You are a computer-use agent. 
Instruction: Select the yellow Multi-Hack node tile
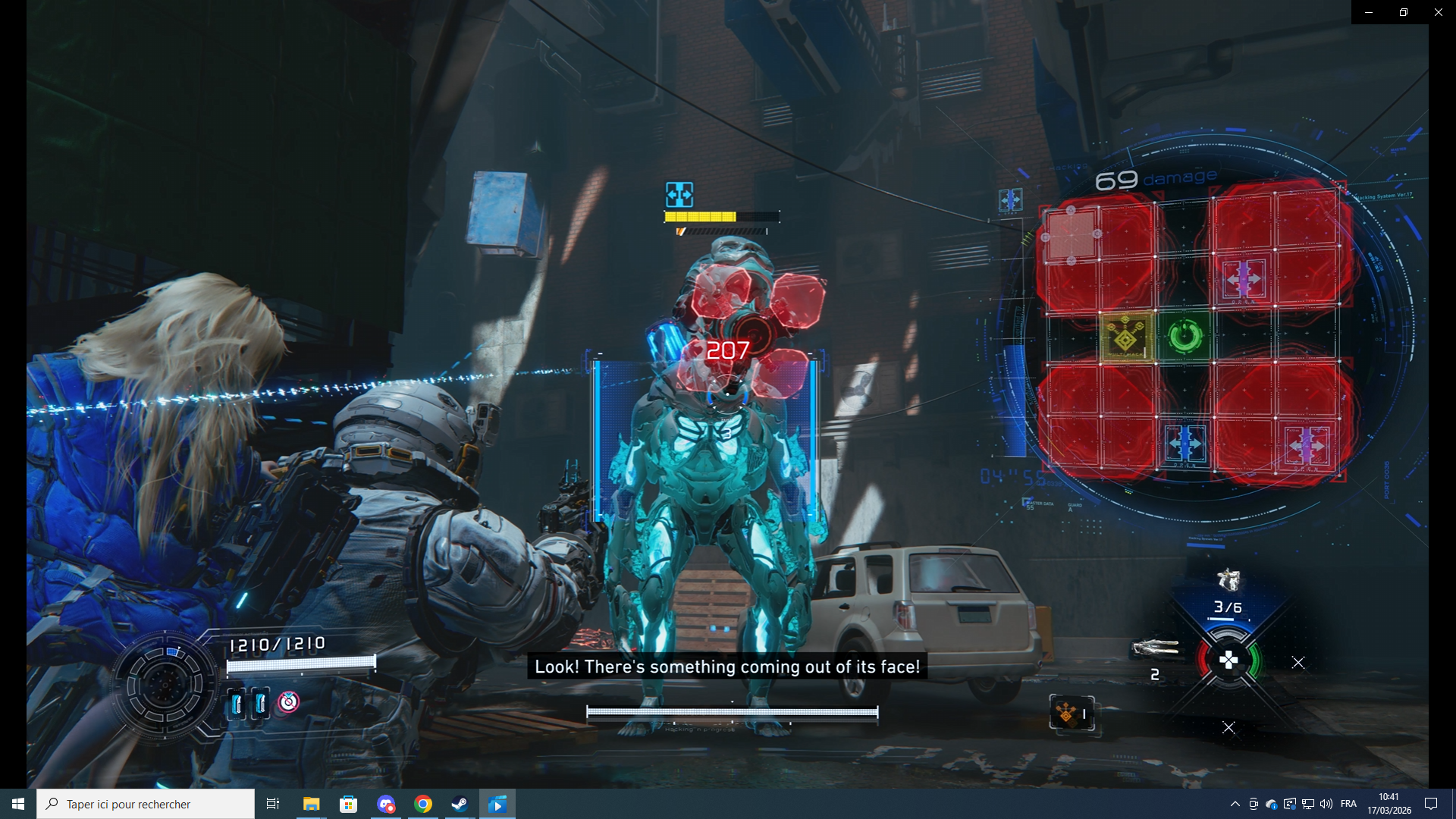click(1126, 336)
